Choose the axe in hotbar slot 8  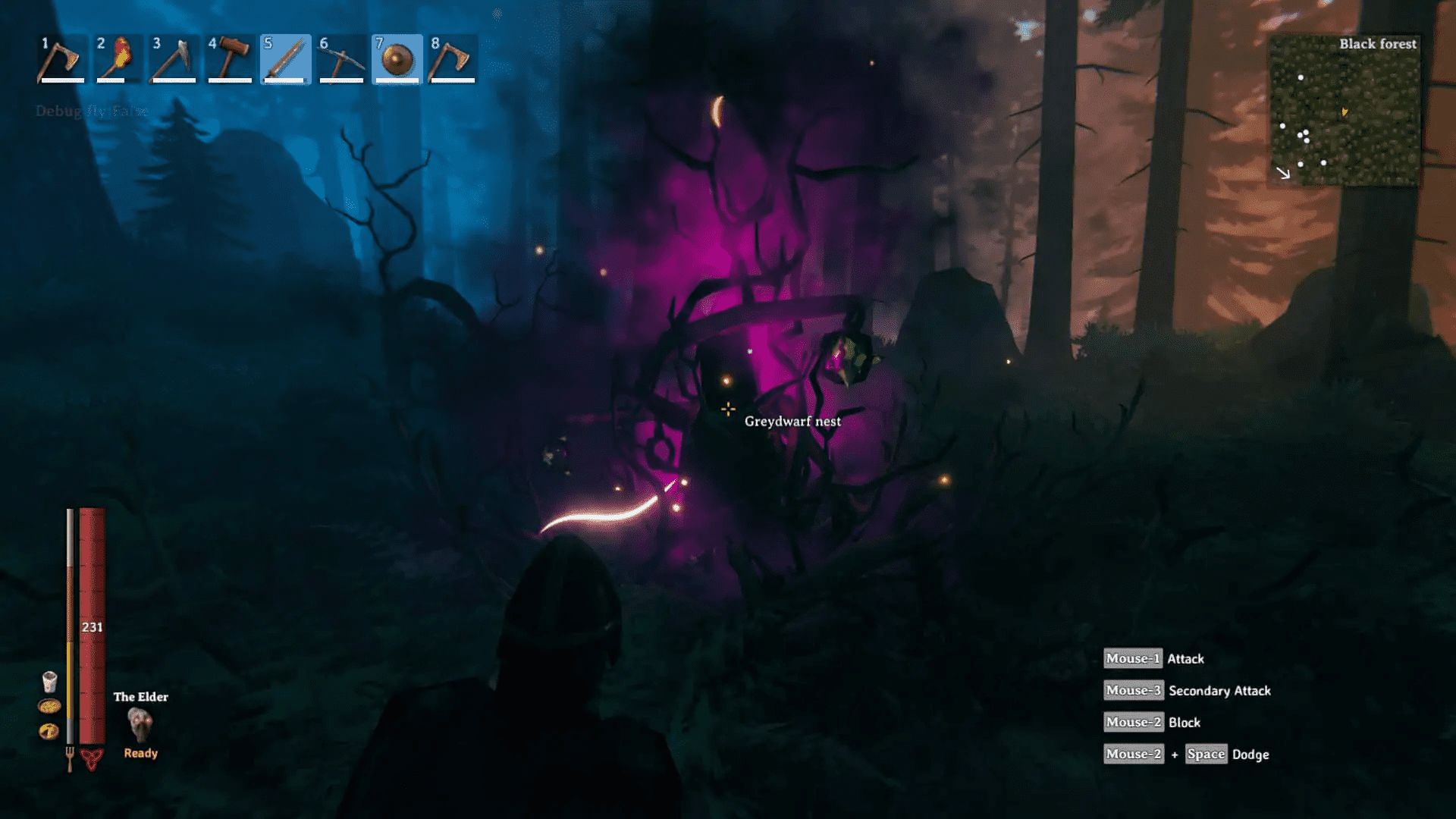click(453, 59)
